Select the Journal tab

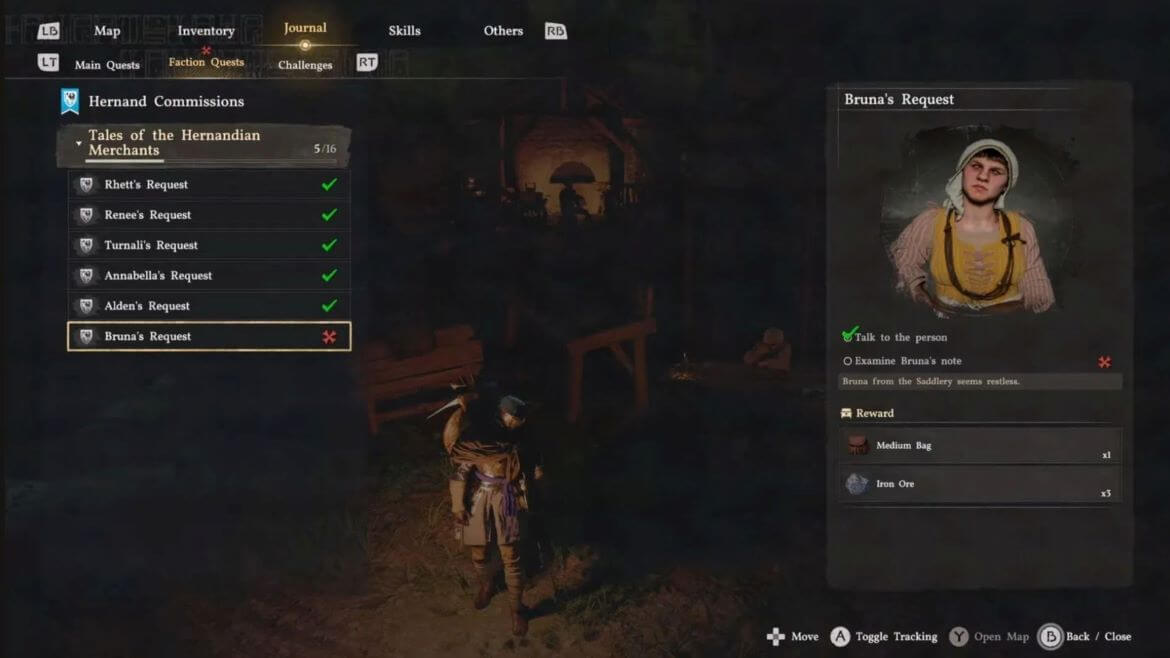coord(305,29)
